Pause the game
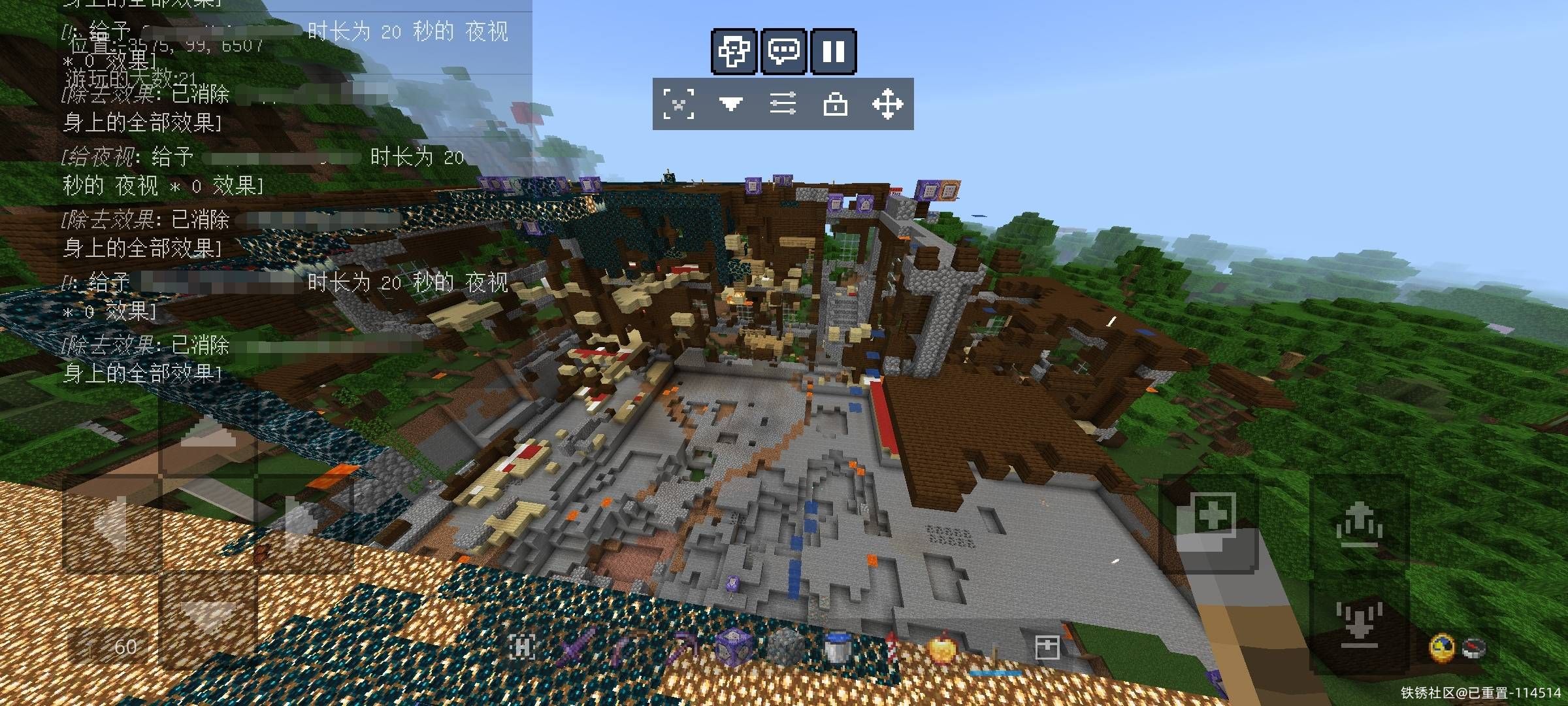 tap(833, 51)
